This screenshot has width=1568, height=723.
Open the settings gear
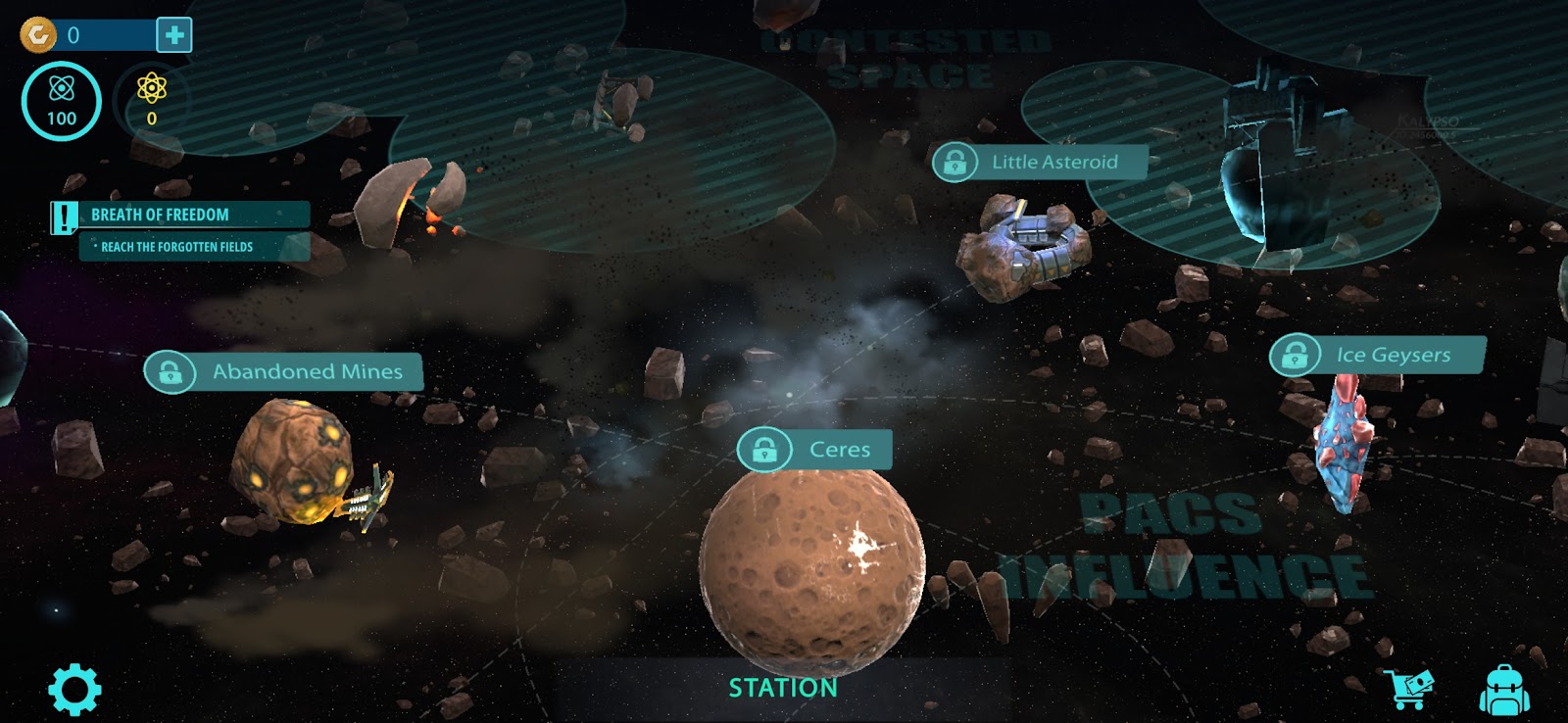click(x=74, y=690)
